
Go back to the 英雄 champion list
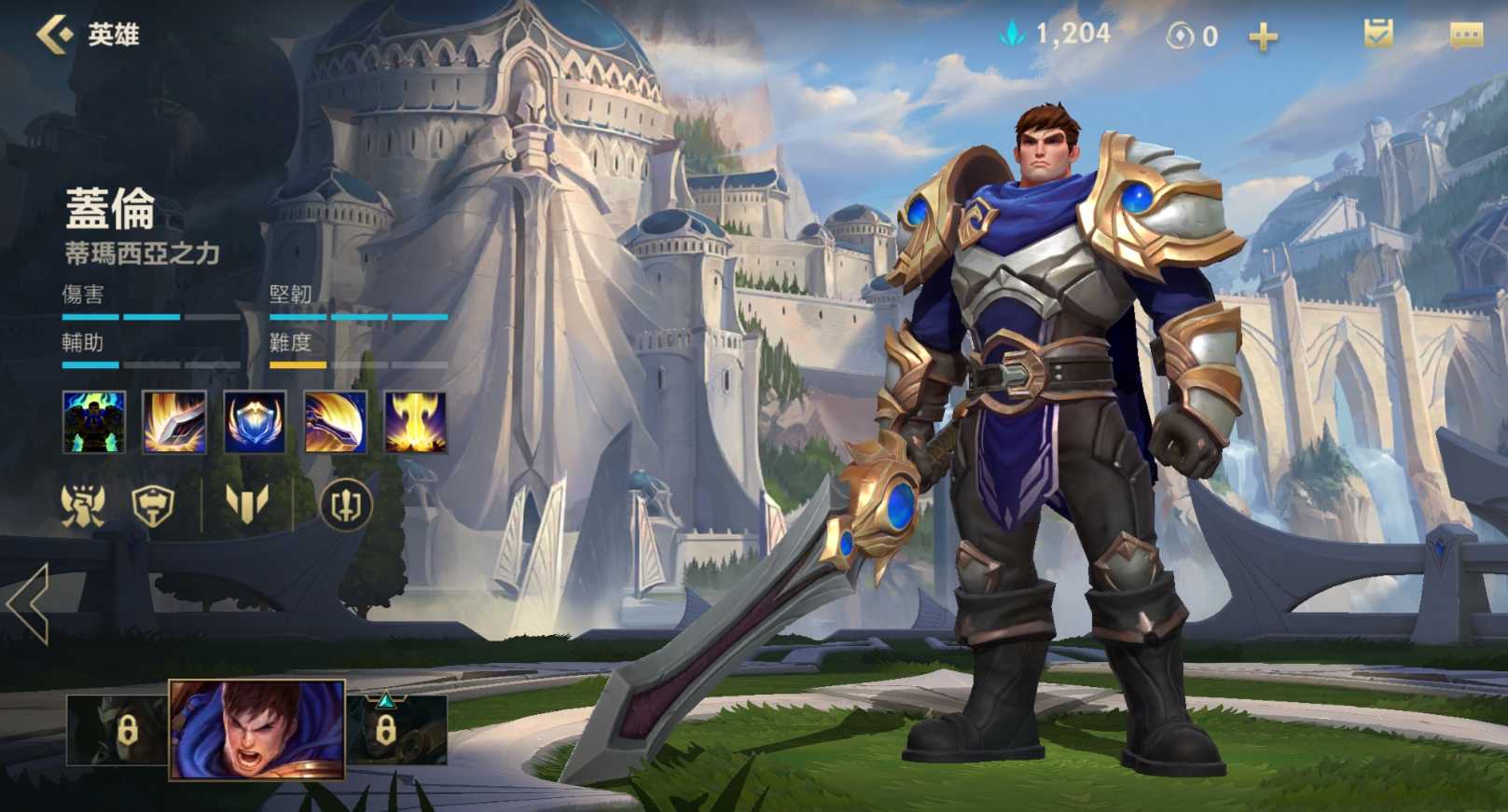point(56,34)
